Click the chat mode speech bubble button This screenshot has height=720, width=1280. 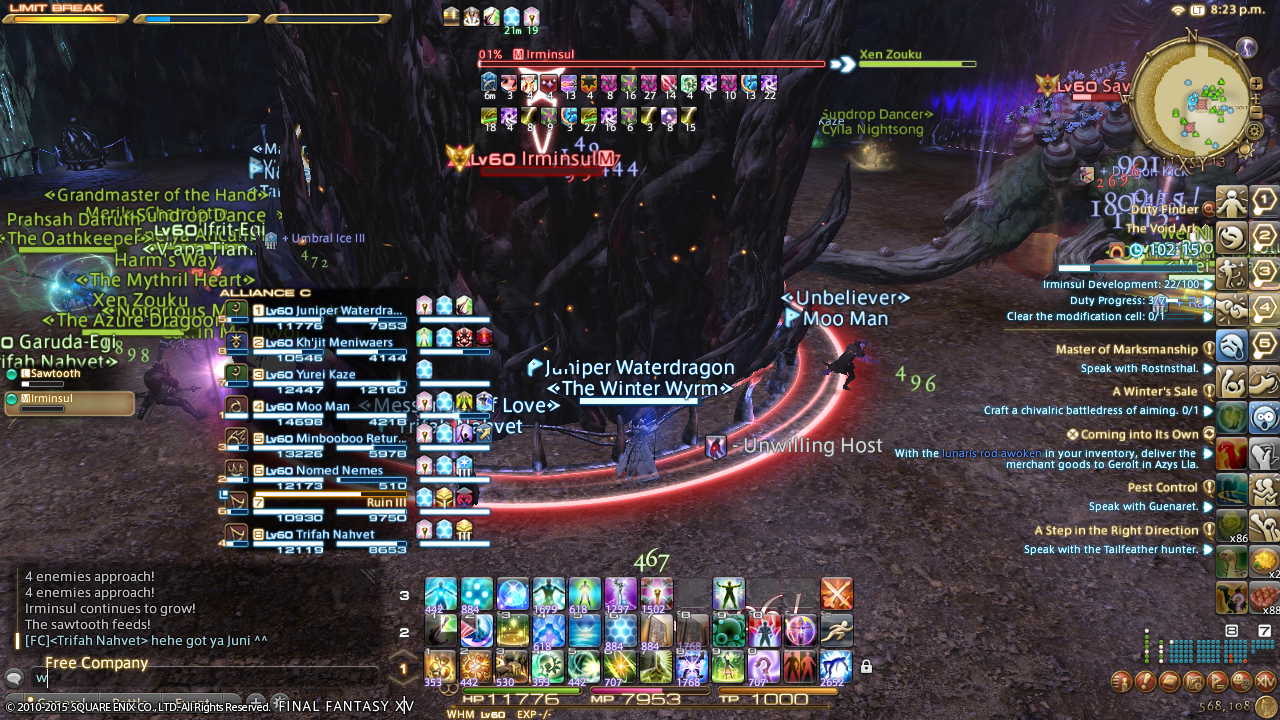pos(14,678)
